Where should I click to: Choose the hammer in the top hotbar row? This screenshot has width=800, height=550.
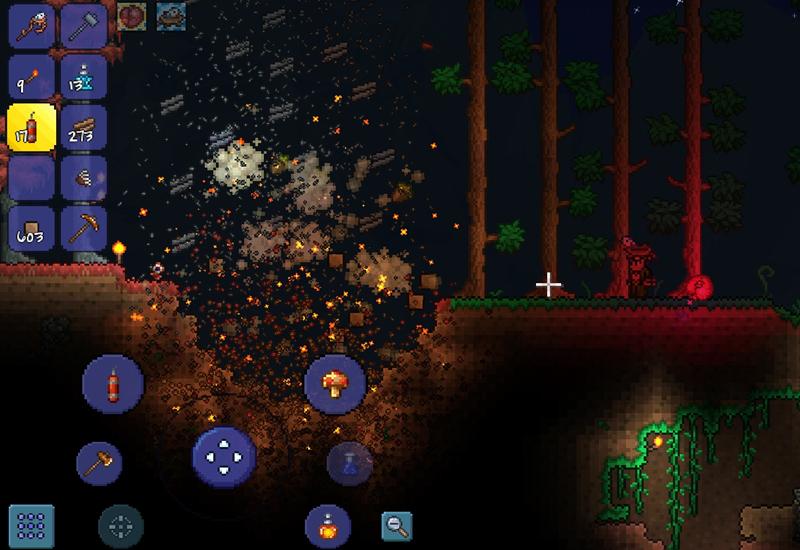pos(82,23)
